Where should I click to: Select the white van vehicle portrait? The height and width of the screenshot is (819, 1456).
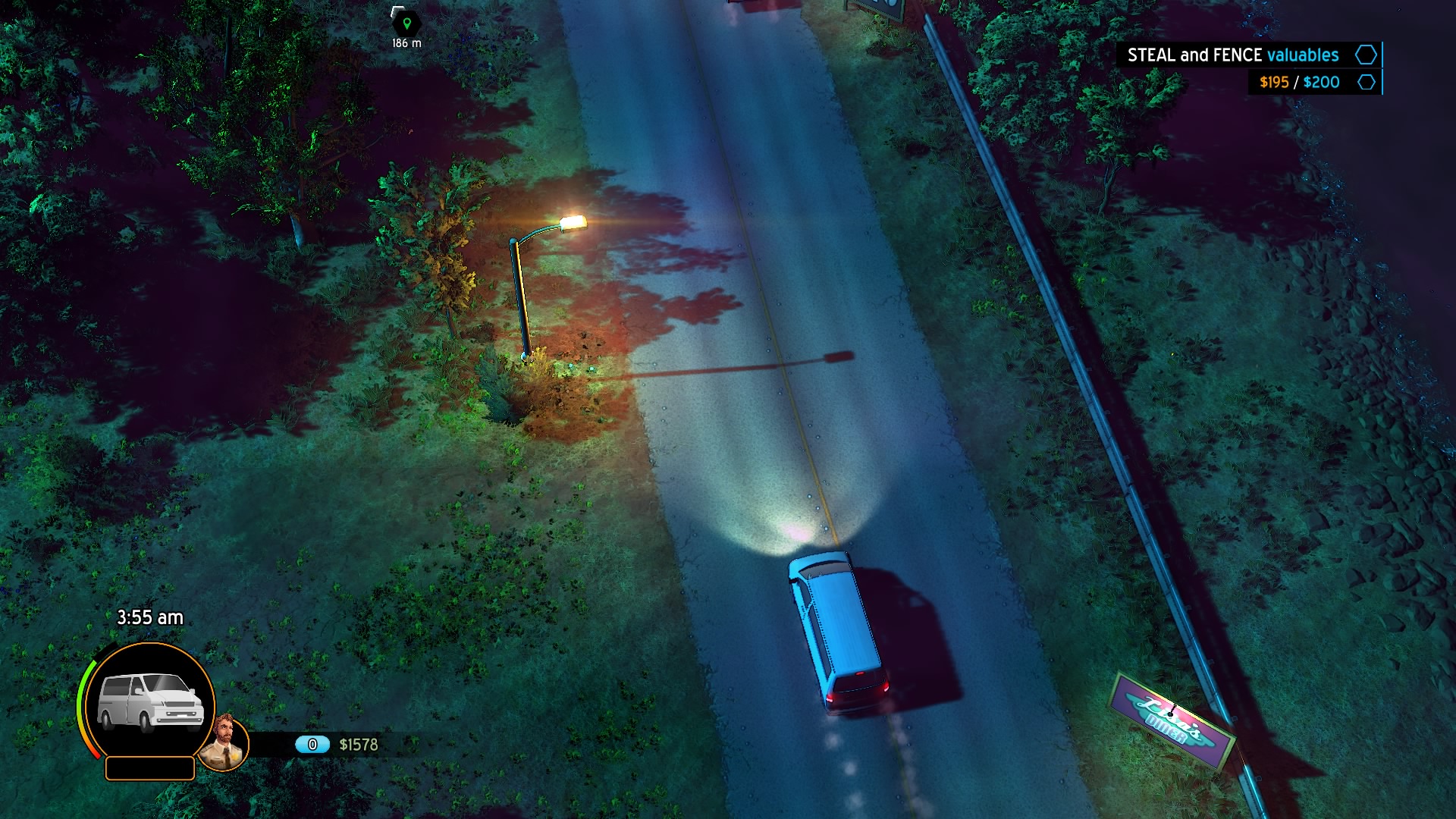151,702
